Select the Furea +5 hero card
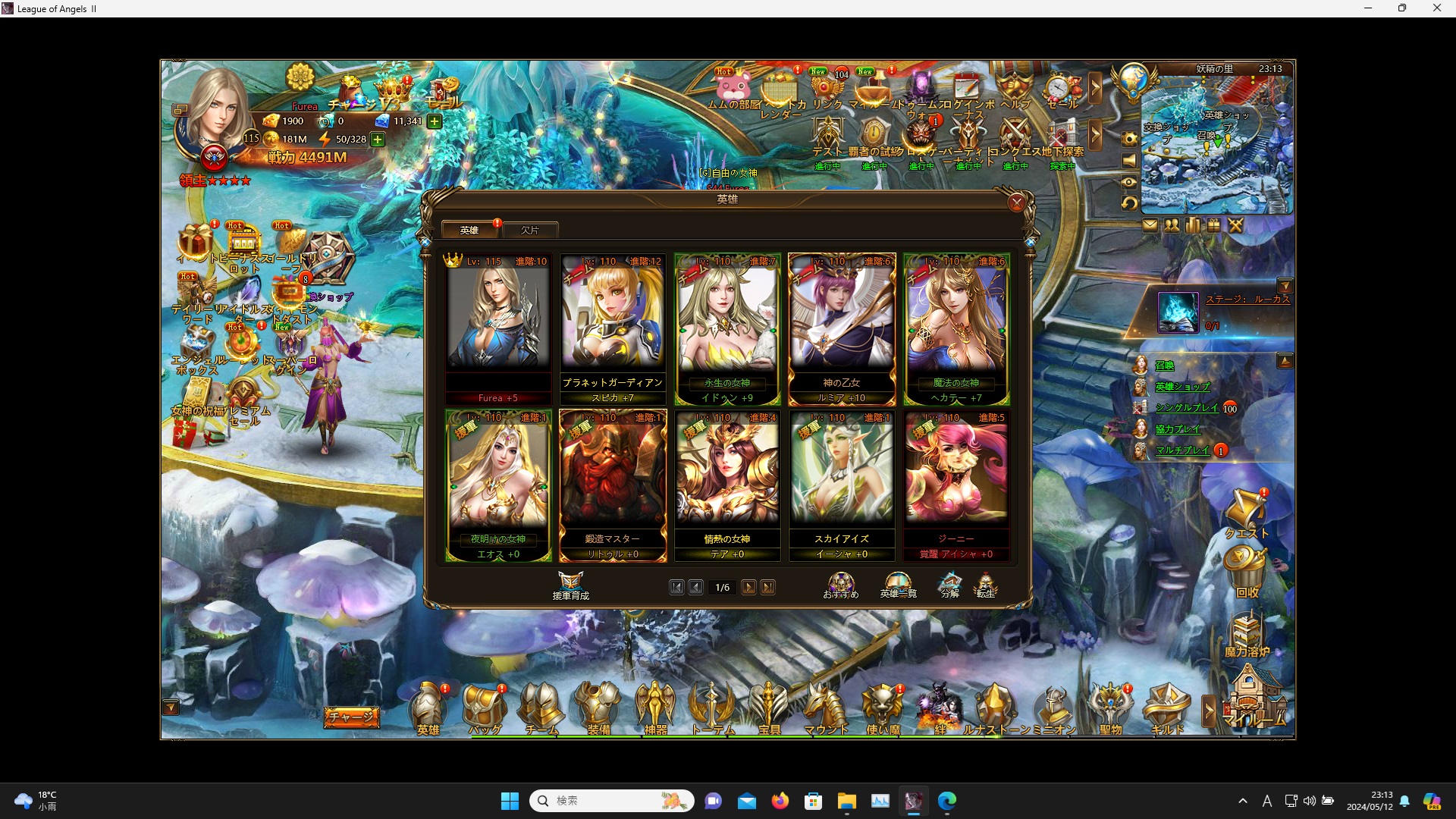This screenshot has width=1456, height=819. coord(497,326)
